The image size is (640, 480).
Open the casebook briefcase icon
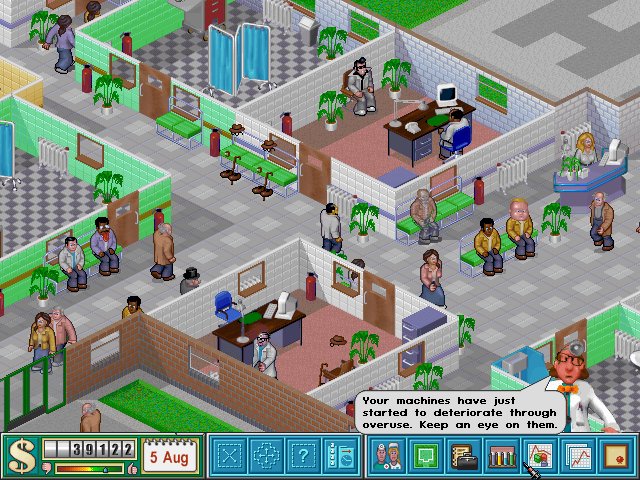pyautogui.click(x=463, y=458)
